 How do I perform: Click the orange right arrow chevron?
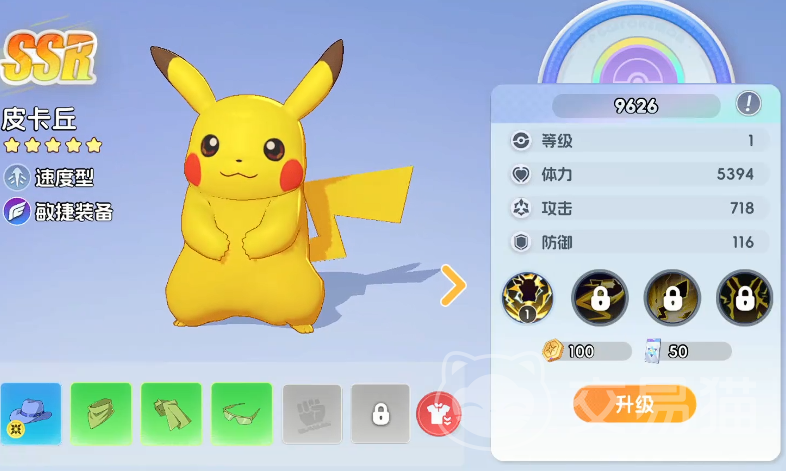454,286
